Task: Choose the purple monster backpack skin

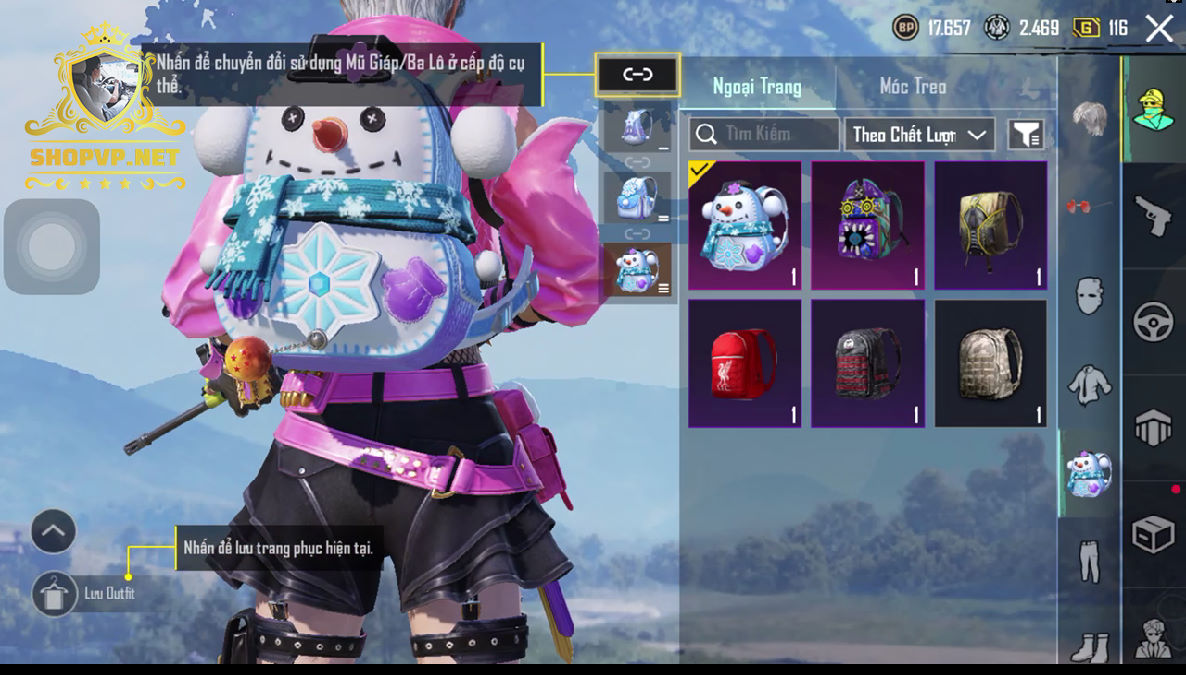Action: tap(868, 225)
